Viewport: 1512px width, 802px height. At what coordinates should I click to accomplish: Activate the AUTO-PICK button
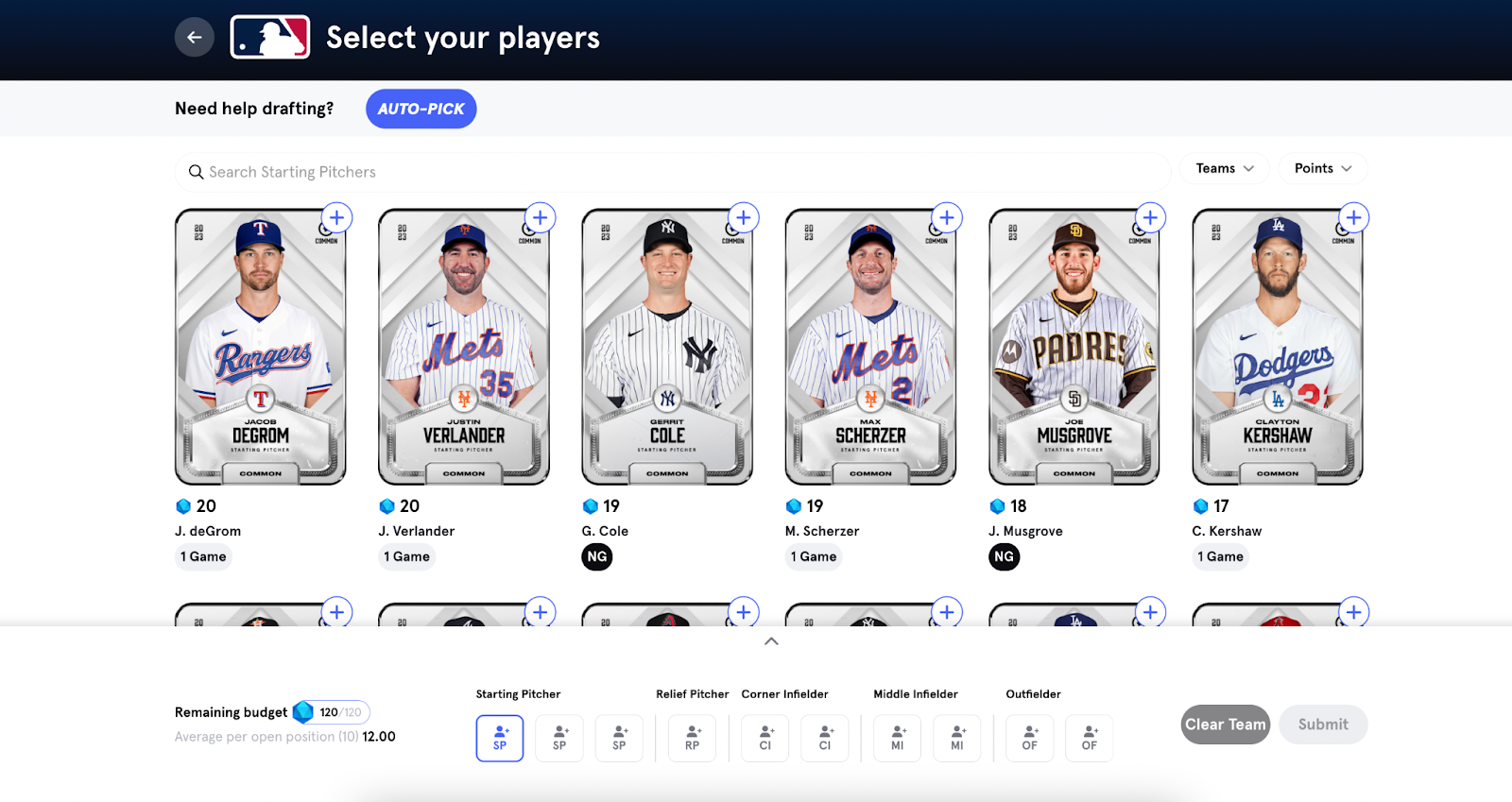click(x=421, y=109)
